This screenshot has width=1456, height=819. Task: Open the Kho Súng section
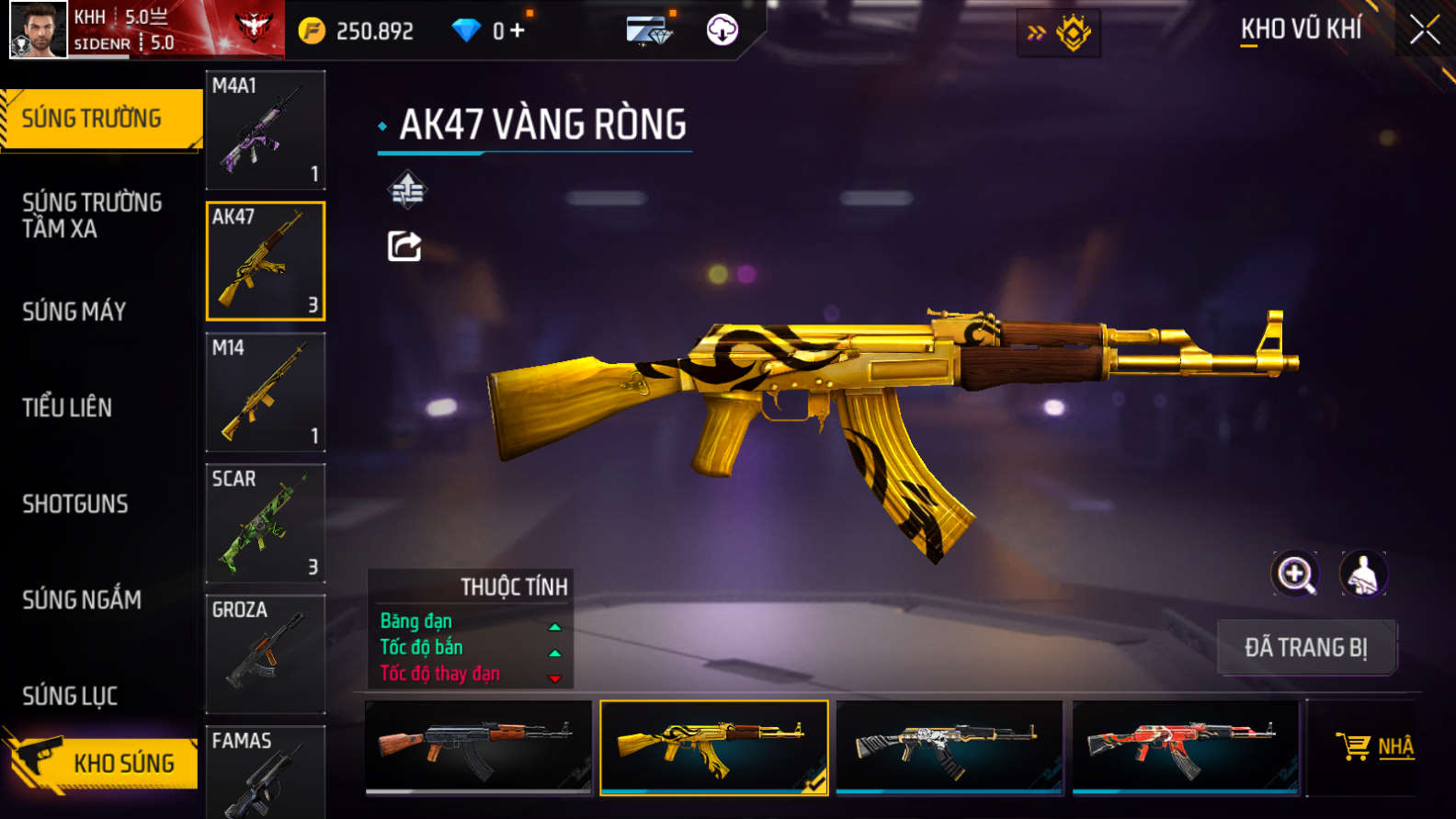(x=101, y=762)
